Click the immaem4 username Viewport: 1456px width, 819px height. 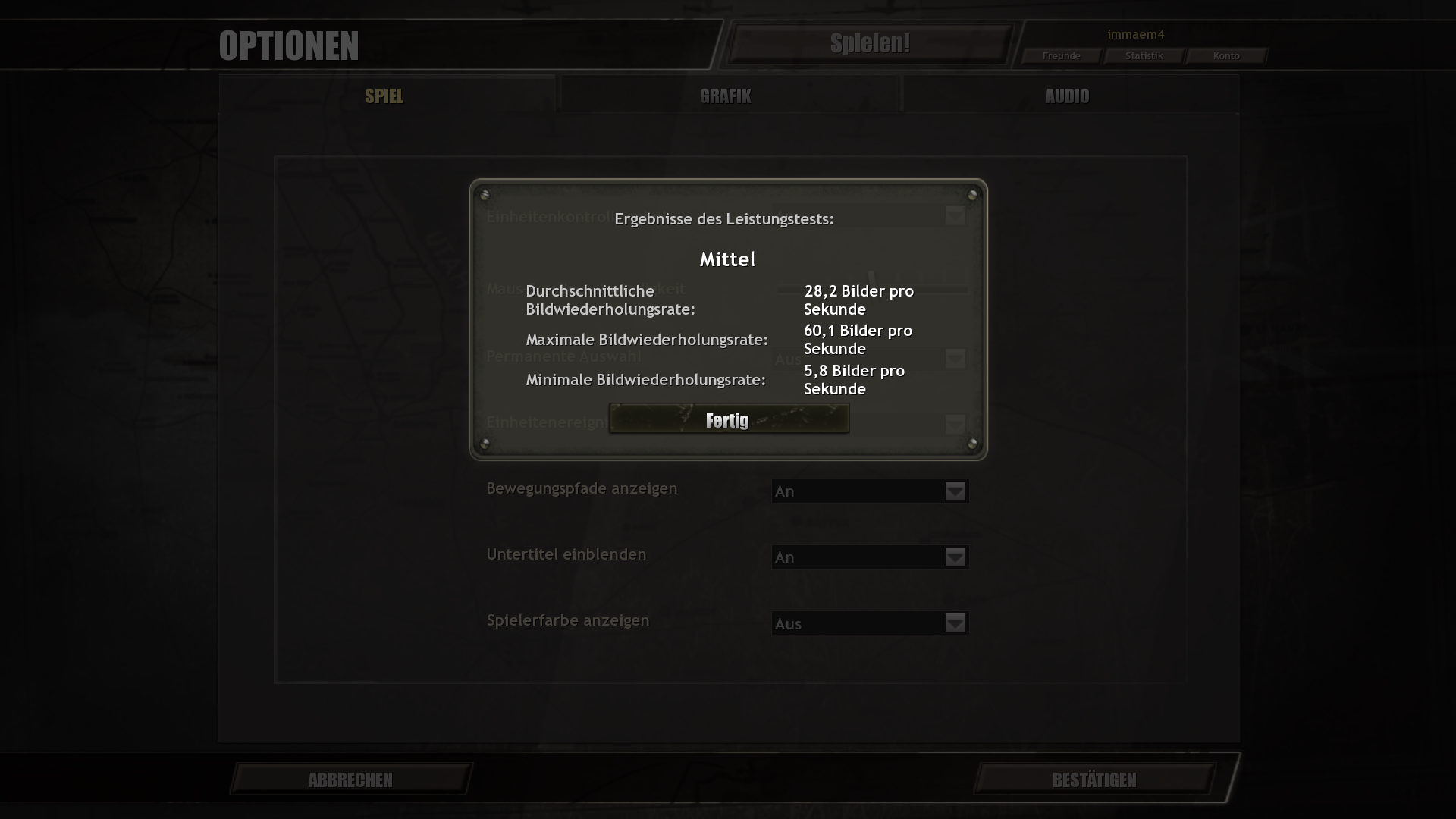pos(1136,34)
